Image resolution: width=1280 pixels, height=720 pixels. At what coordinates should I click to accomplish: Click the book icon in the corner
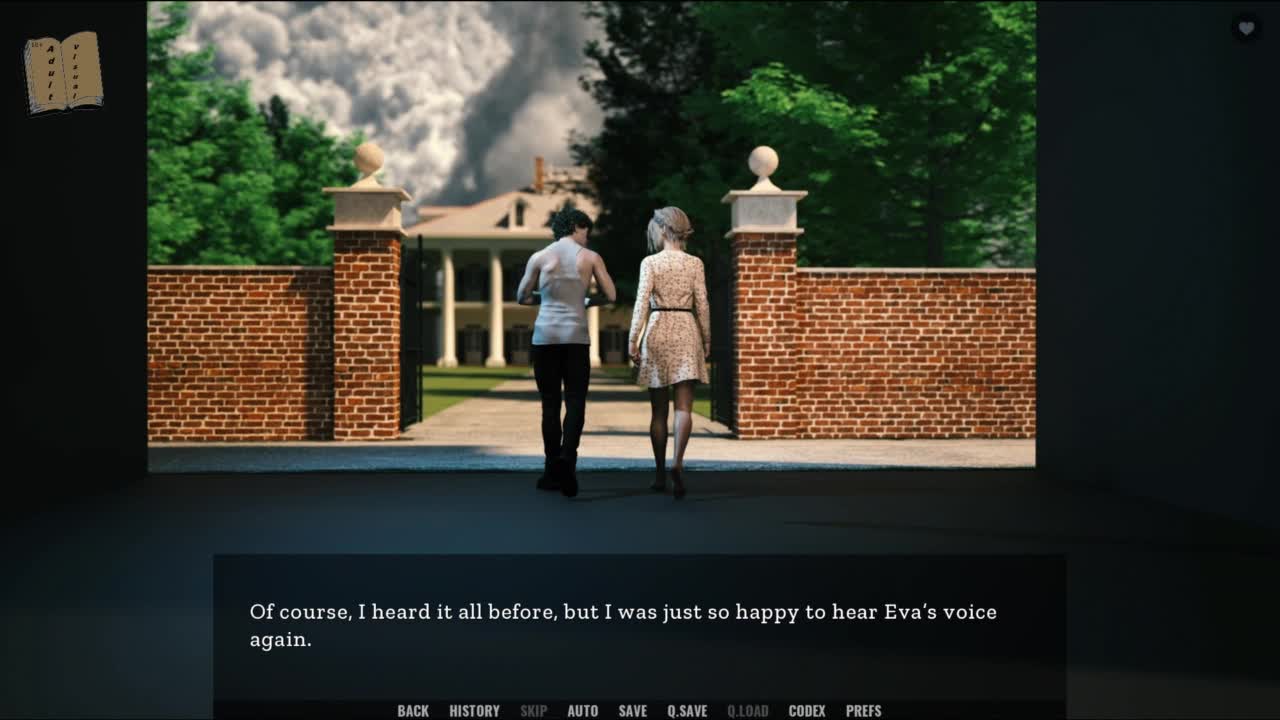coord(63,72)
